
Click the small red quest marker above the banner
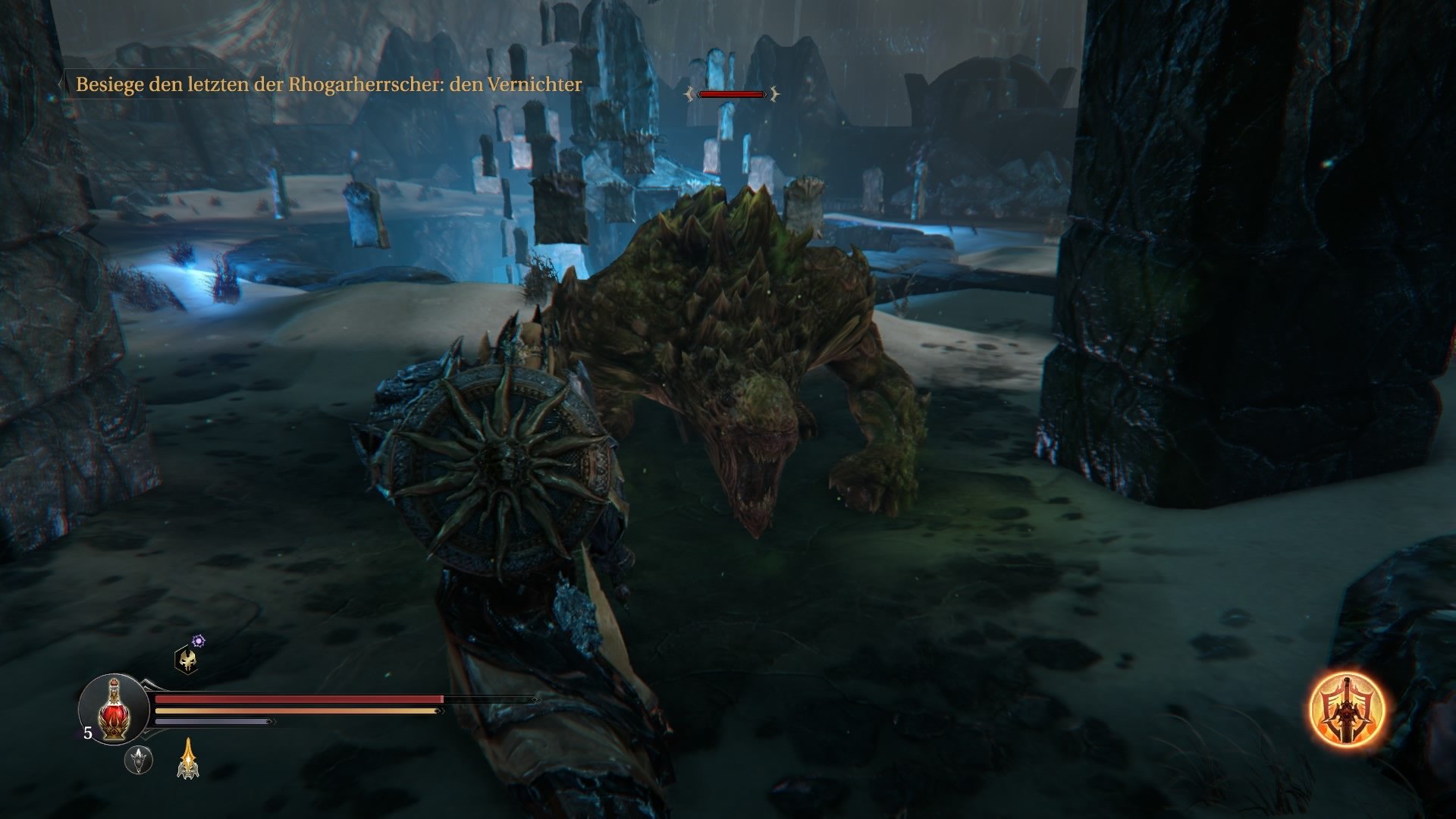[x=732, y=94]
